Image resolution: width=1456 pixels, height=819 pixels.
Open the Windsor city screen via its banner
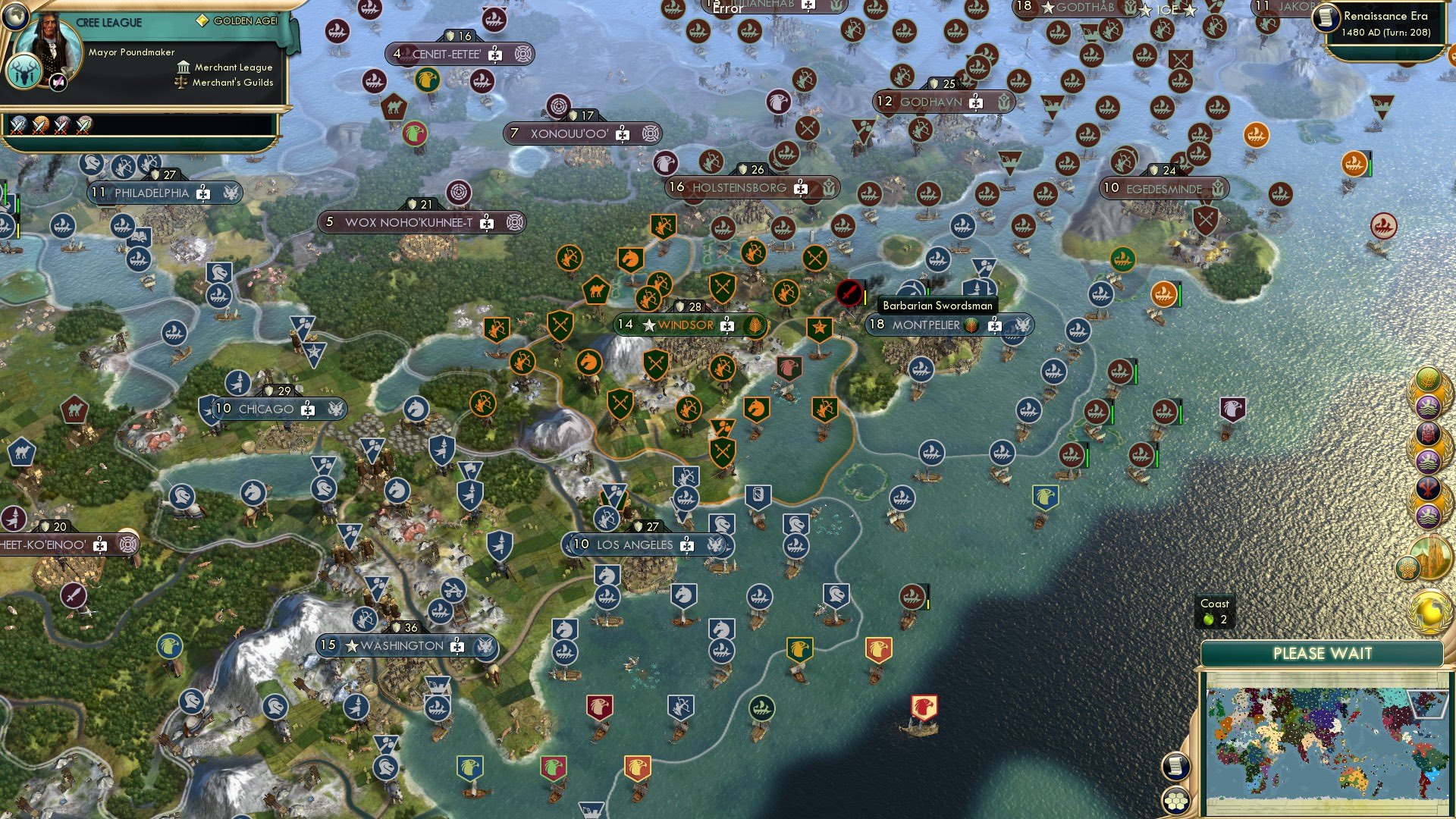(682, 324)
